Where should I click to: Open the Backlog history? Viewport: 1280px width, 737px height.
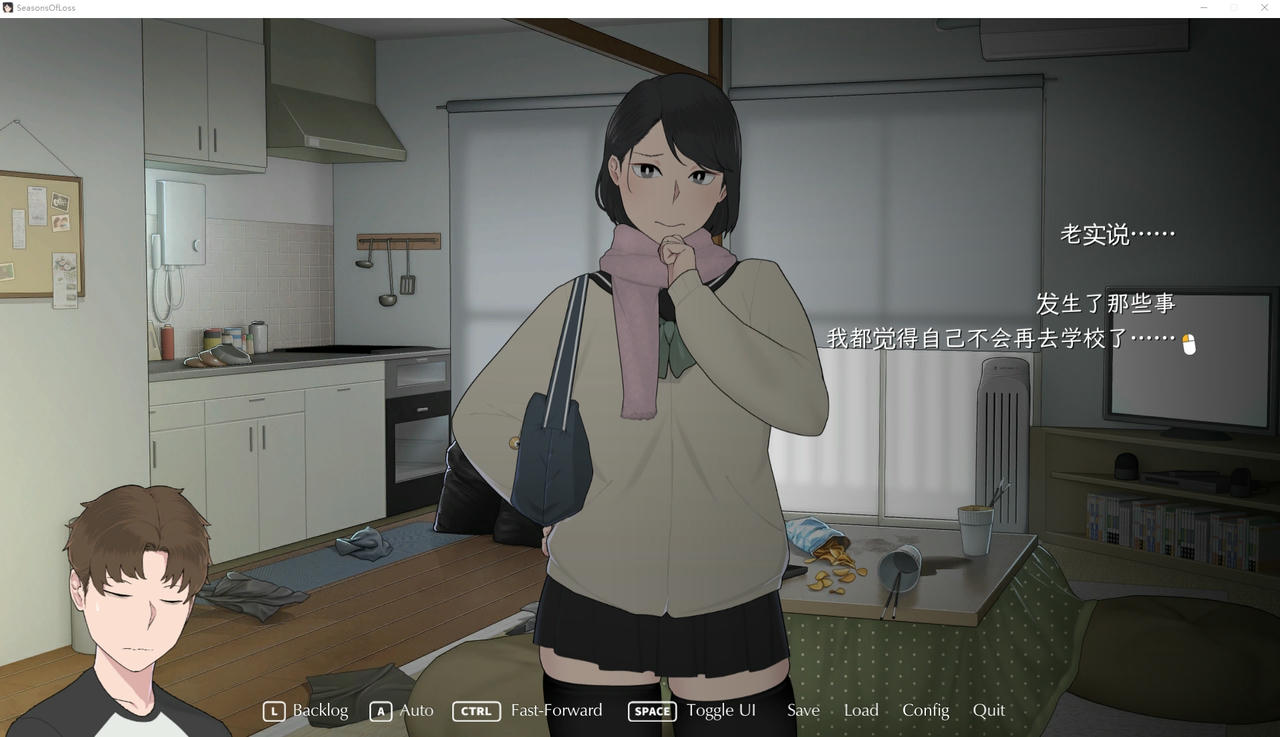[322, 710]
